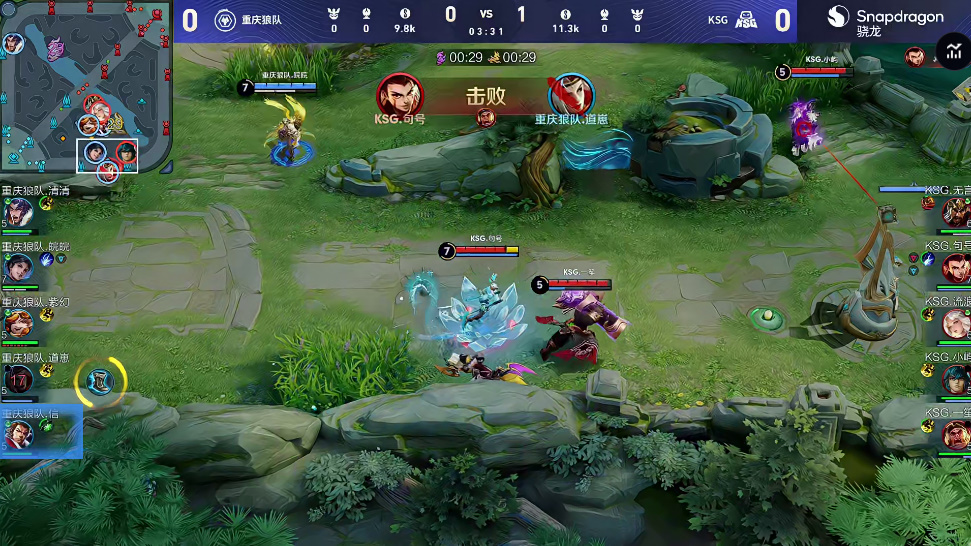The height and width of the screenshot is (546, 971).
Task: Select KSG.流浪's hero portrait
Action: [956, 323]
